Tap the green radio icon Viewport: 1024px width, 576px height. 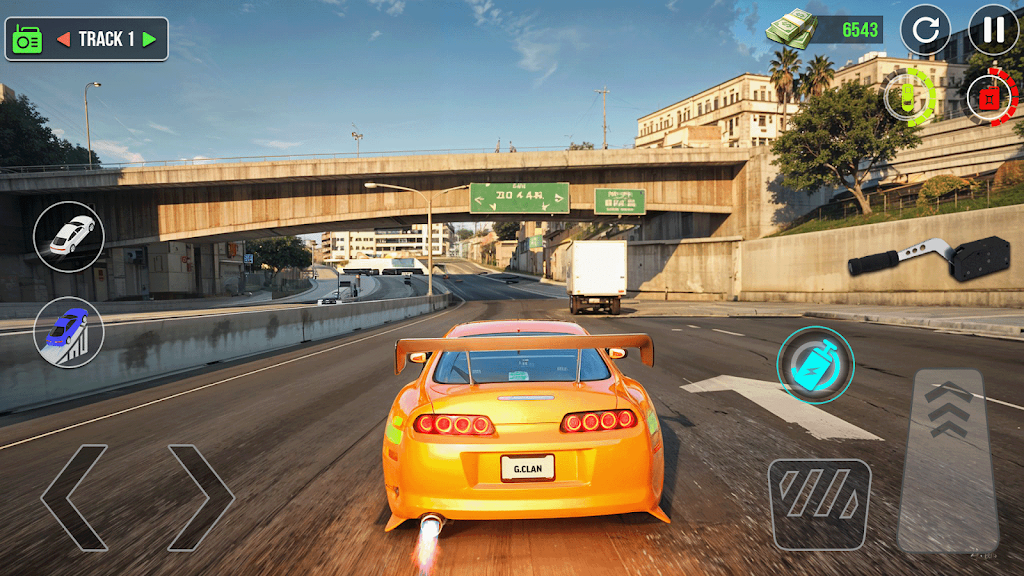click(26, 39)
